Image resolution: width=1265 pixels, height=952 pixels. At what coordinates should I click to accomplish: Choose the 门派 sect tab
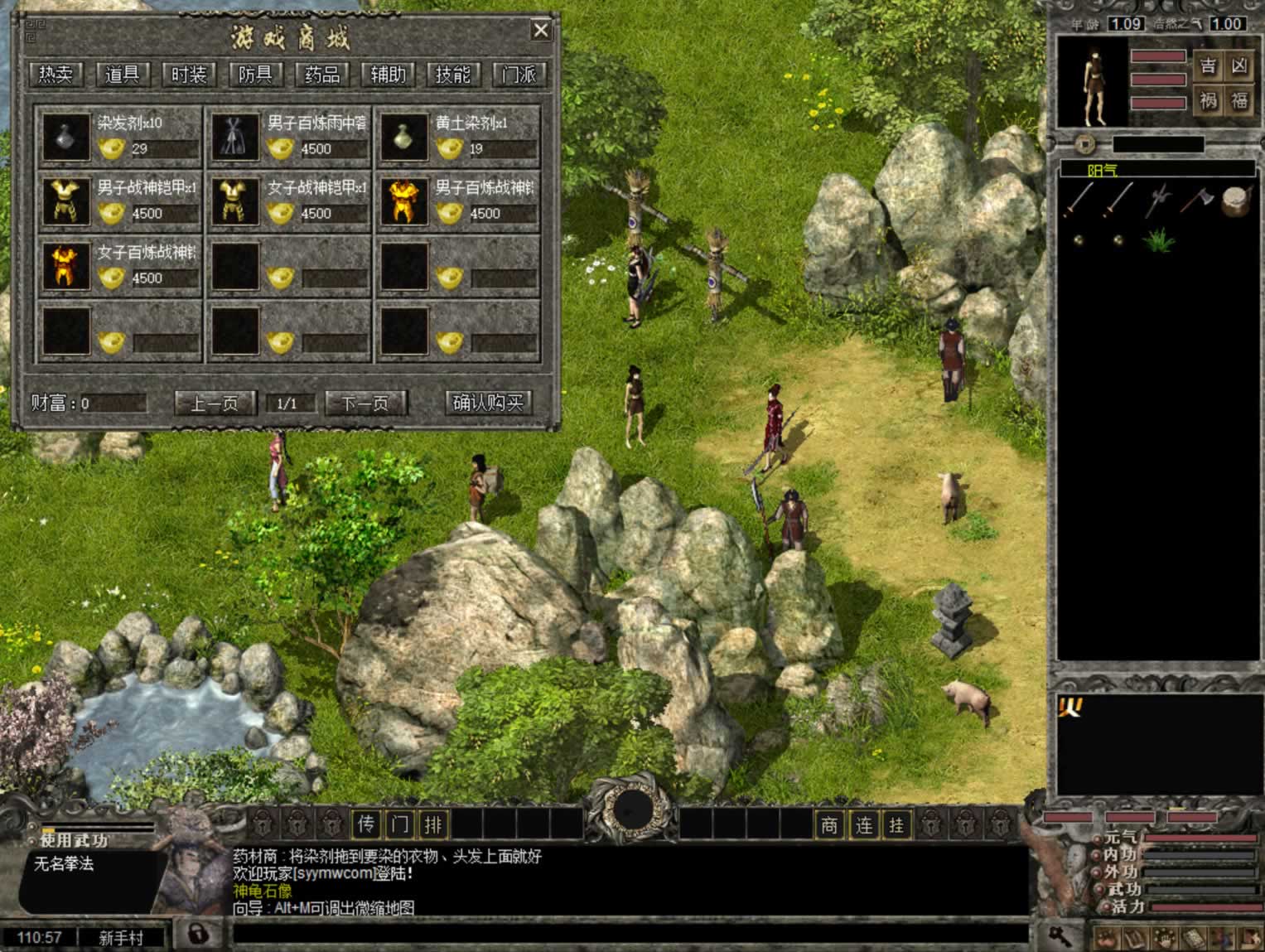(x=519, y=75)
